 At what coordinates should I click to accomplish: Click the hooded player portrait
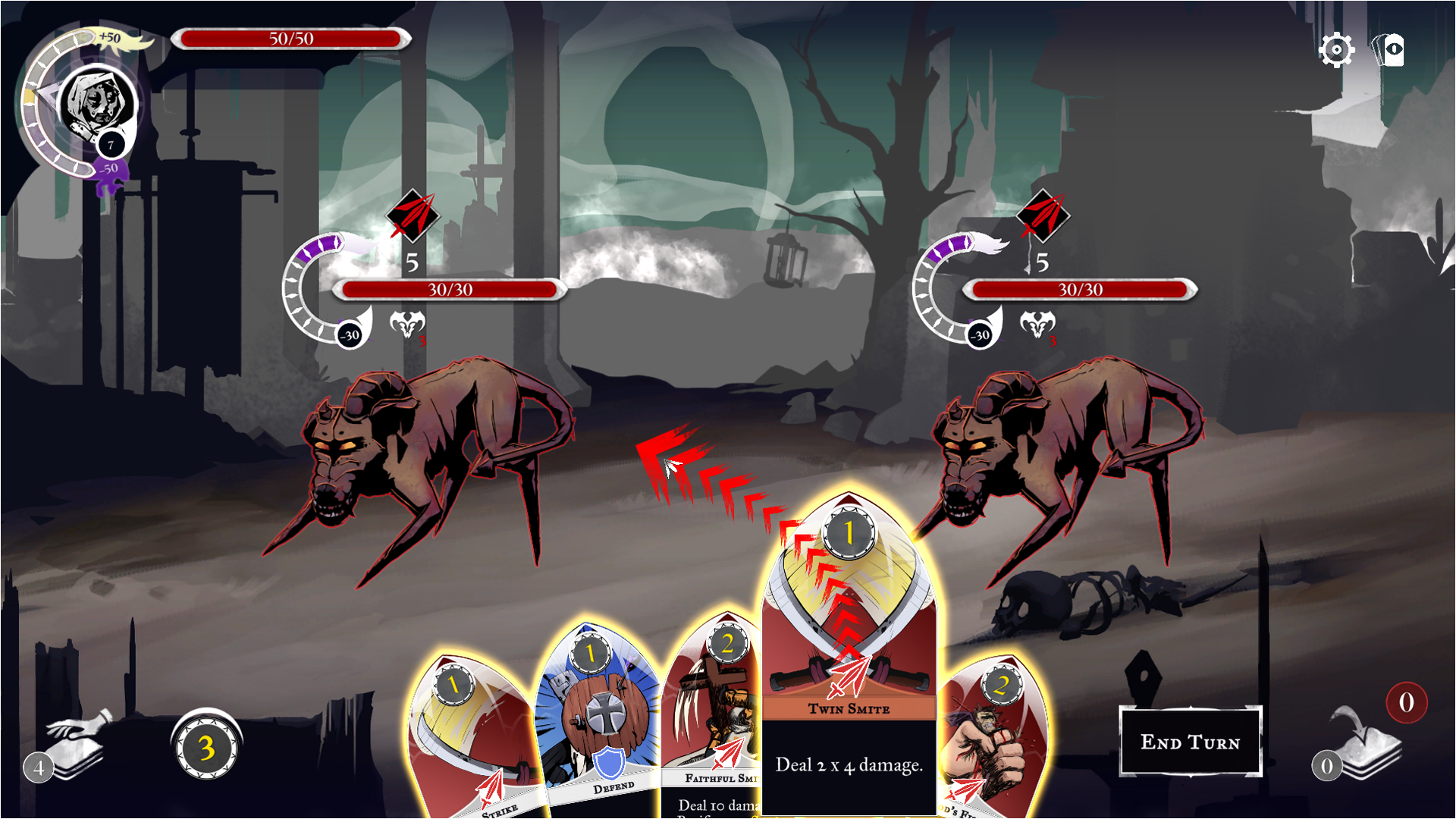(96, 102)
